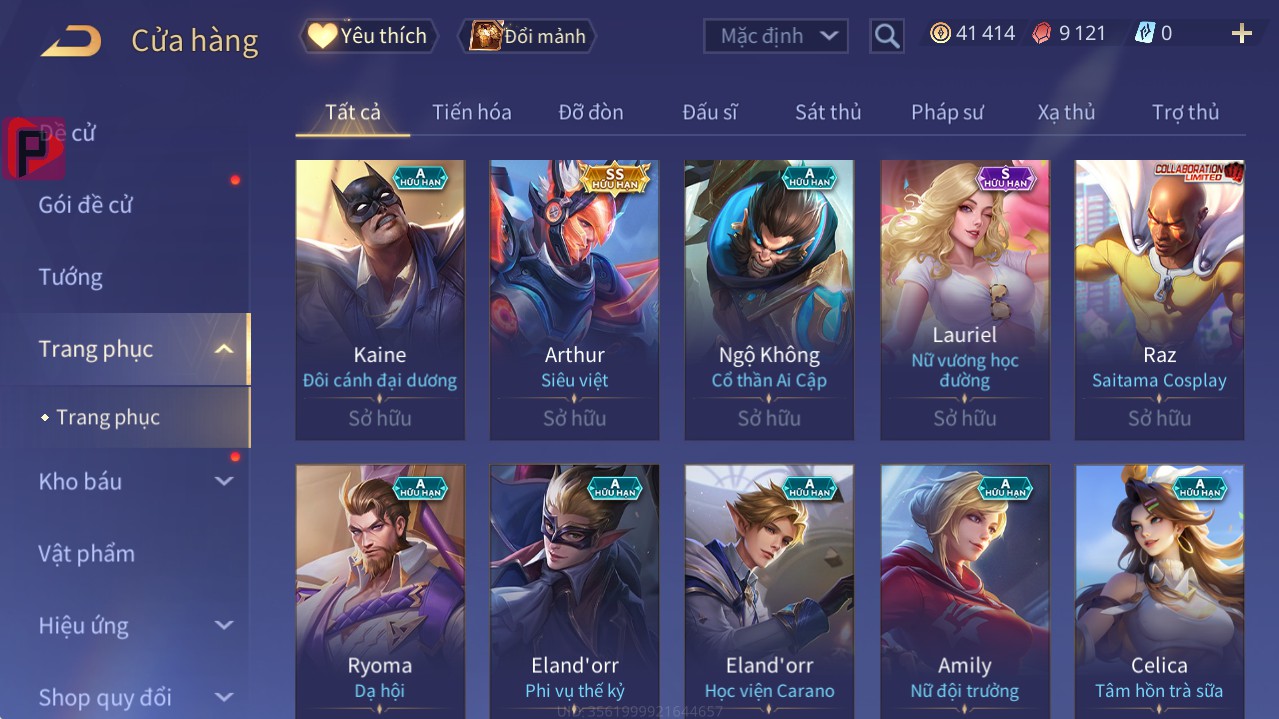
Task: Open the Trợ thủ tab
Action: 1185,112
